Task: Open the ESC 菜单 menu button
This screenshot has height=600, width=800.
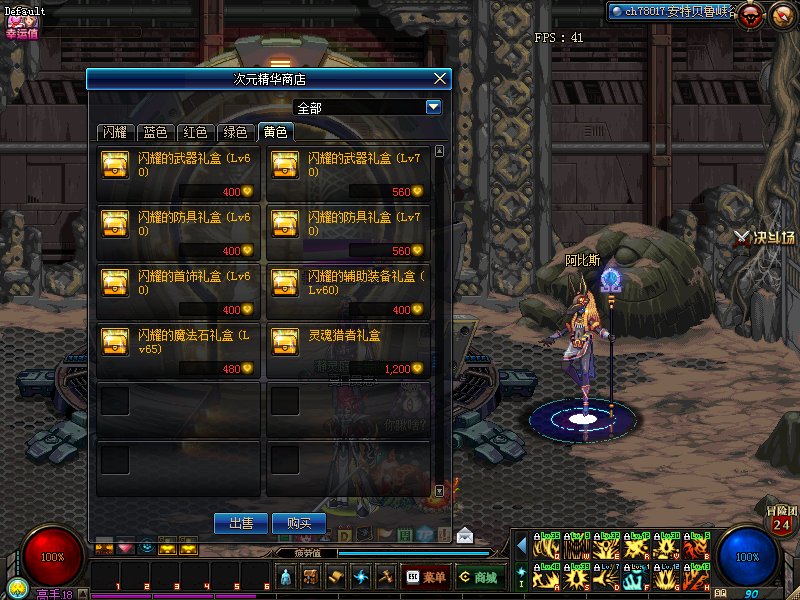Action: coord(425,577)
